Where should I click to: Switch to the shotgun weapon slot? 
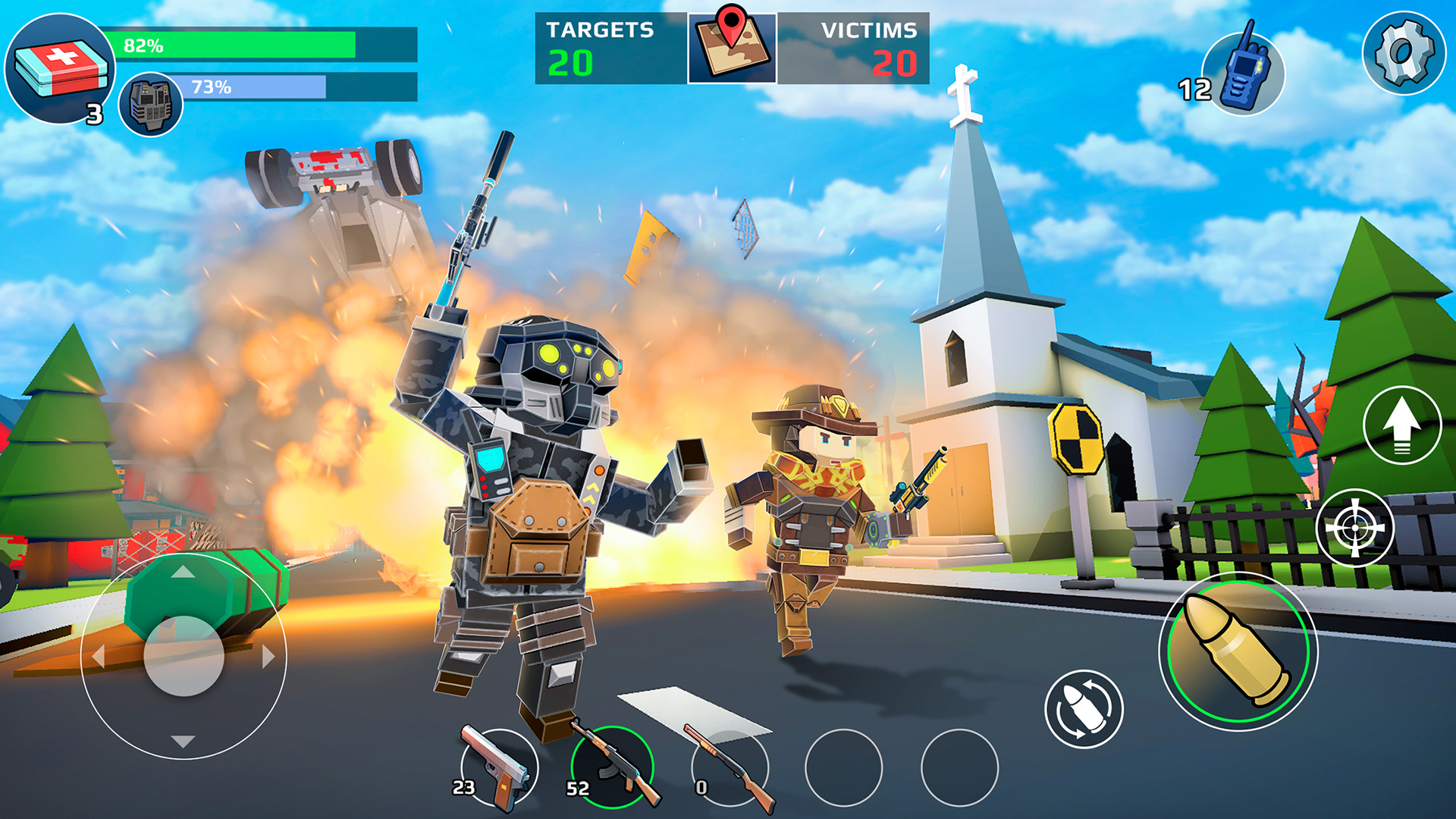click(728, 766)
